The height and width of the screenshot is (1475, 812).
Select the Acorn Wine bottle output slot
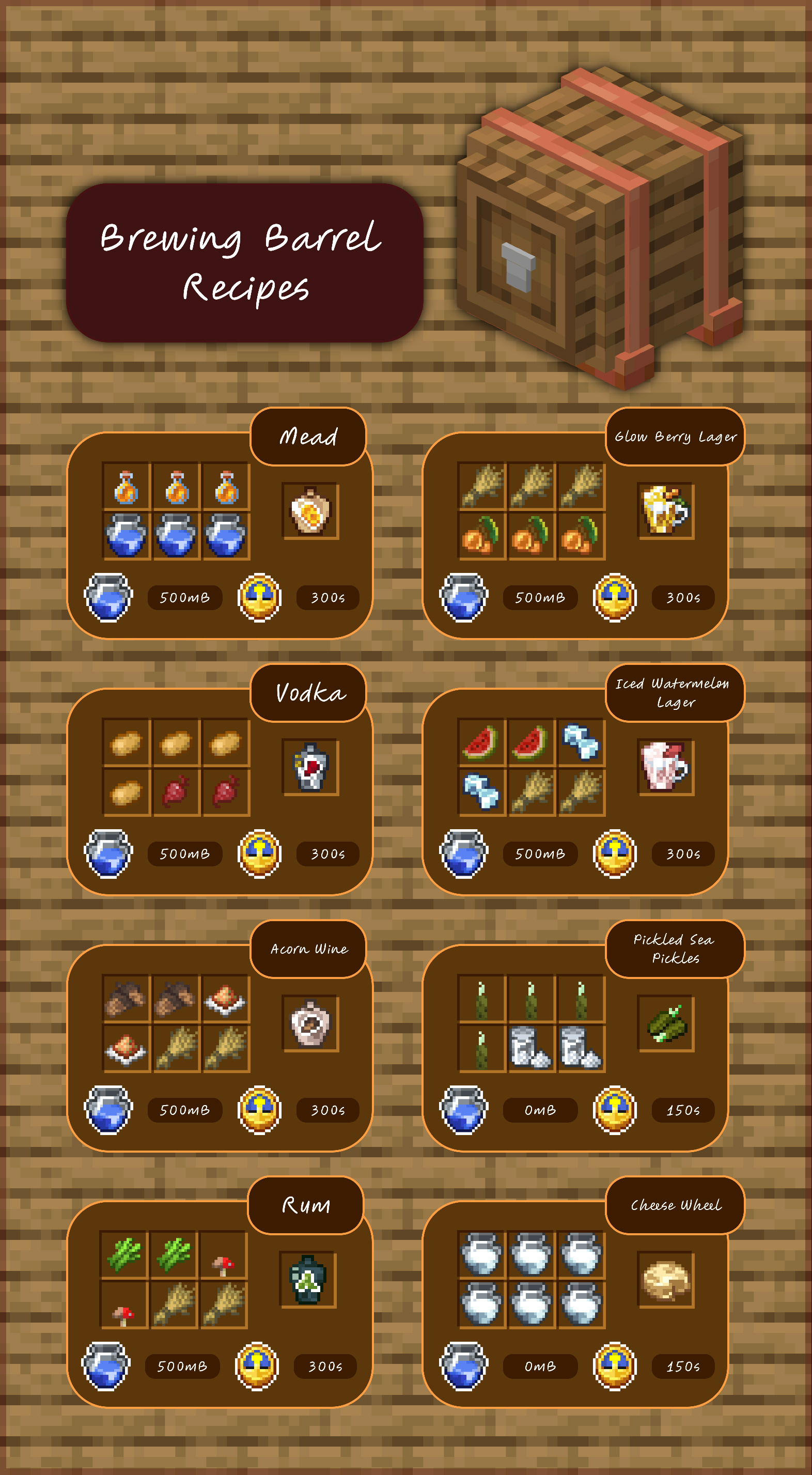(x=310, y=1023)
